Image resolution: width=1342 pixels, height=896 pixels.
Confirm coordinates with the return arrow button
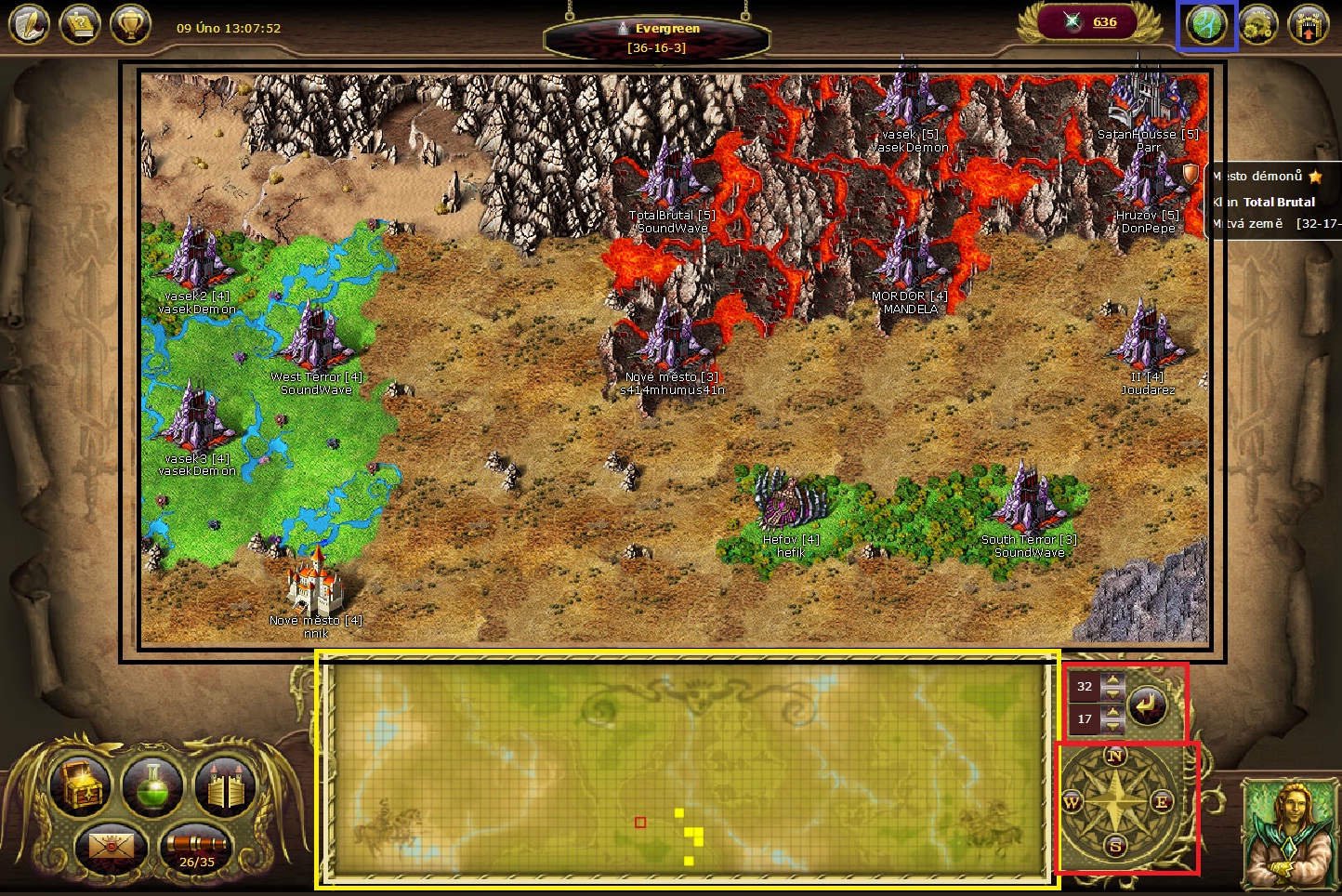click(x=1148, y=705)
